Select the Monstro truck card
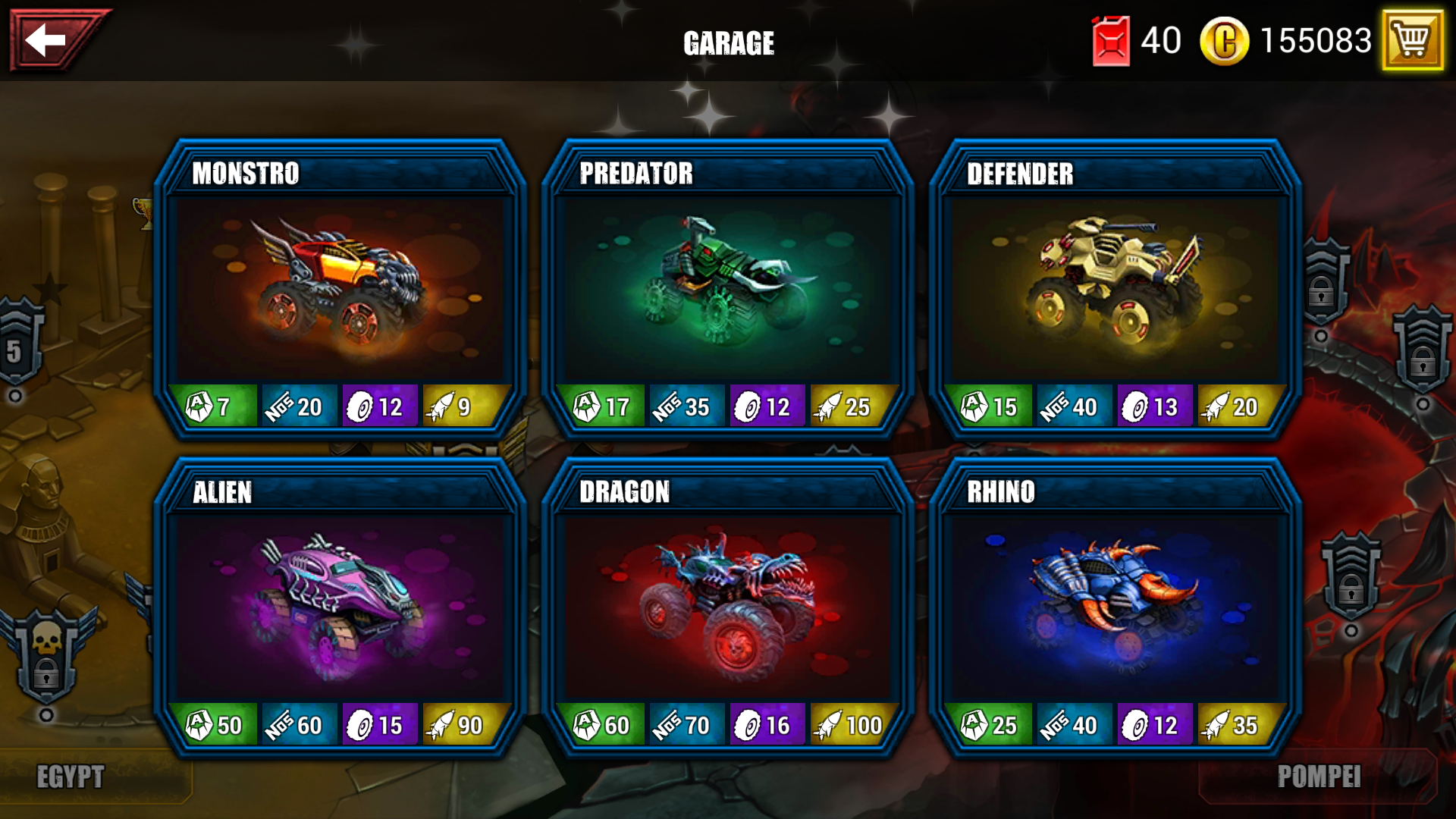 coord(340,288)
